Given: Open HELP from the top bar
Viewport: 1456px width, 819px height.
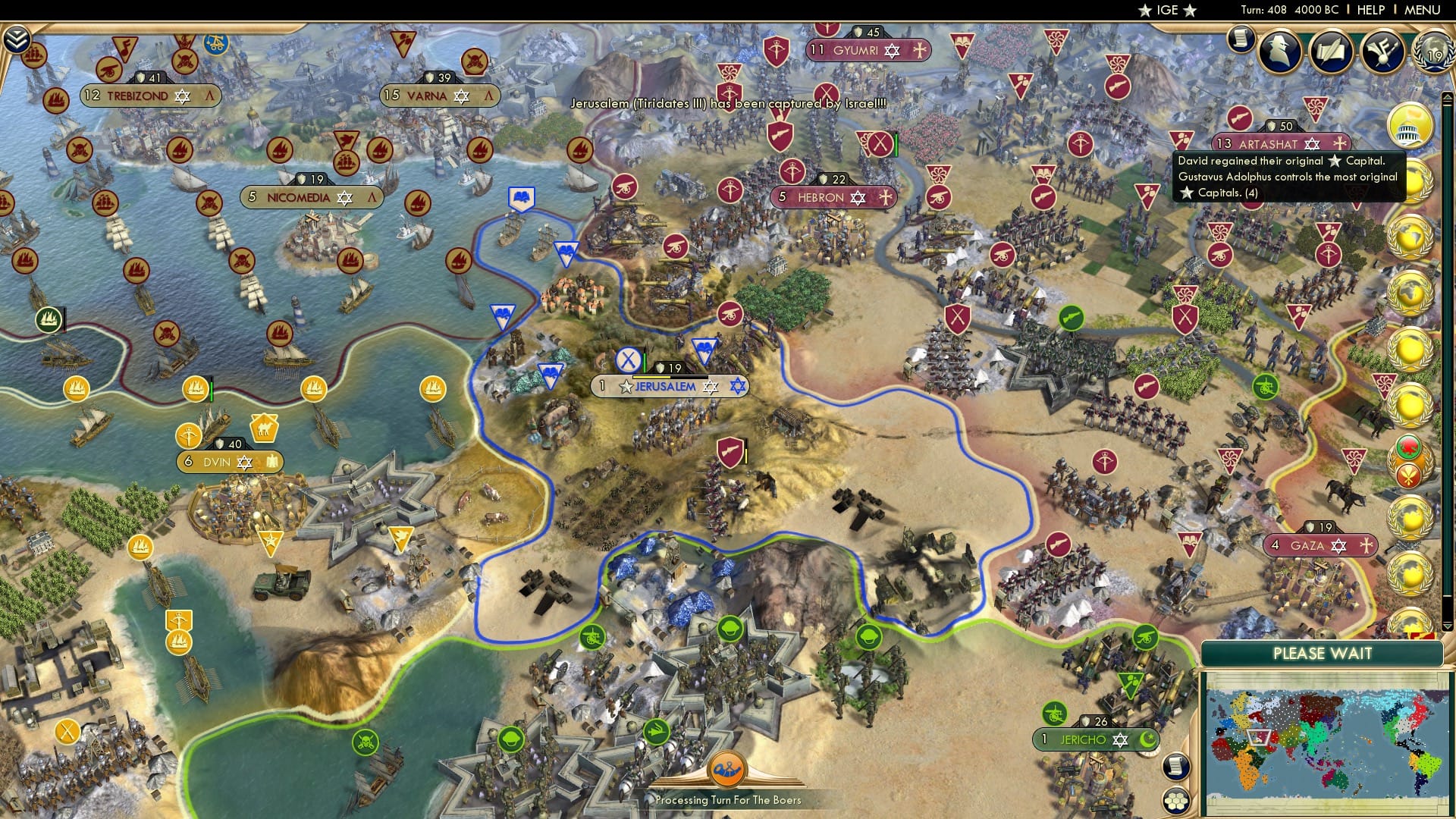Looking at the screenshot, I should click(x=1365, y=10).
